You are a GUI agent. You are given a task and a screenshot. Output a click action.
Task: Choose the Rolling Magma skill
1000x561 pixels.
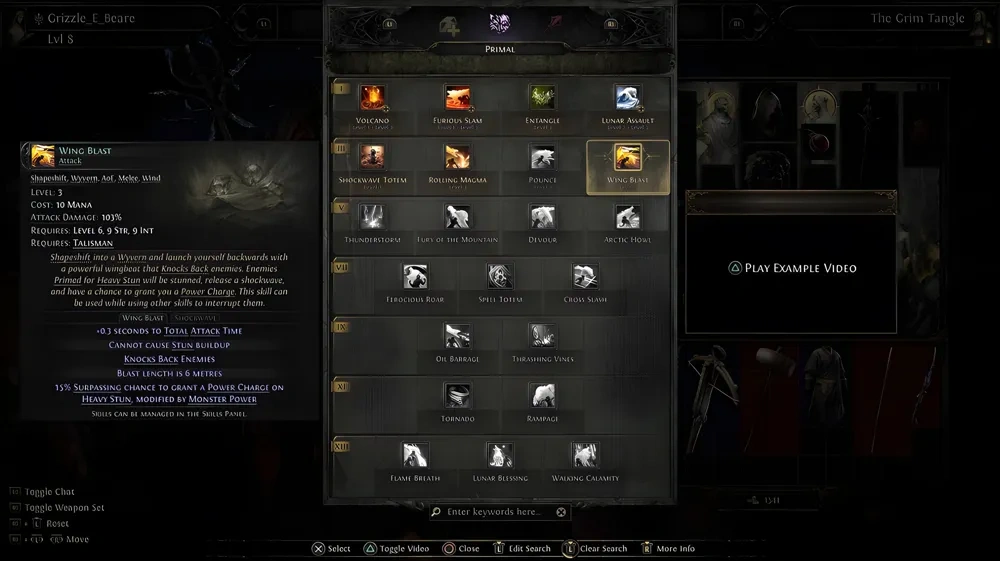(458, 158)
